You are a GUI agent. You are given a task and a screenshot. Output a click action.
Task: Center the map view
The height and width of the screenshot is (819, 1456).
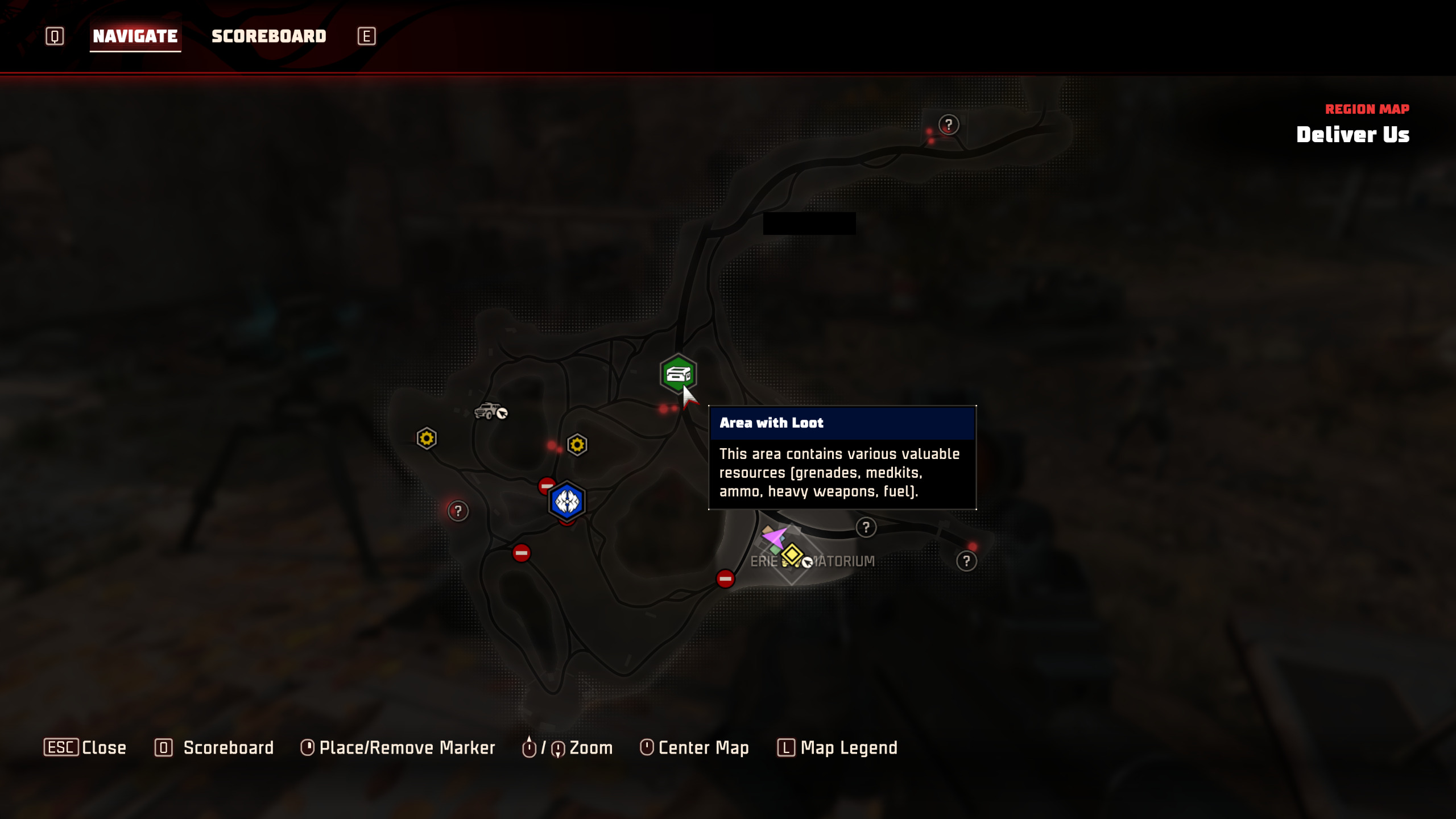click(x=694, y=747)
